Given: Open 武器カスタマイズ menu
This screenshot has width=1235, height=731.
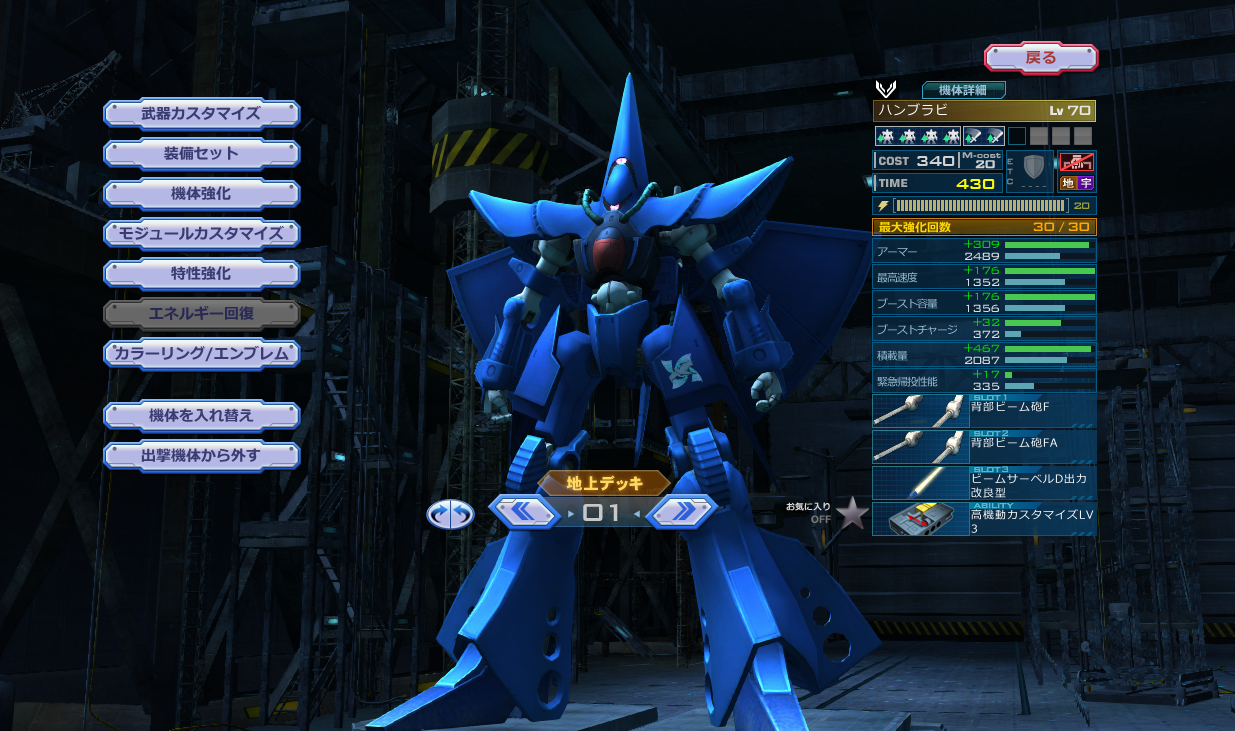Looking at the screenshot, I should (201, 113).
